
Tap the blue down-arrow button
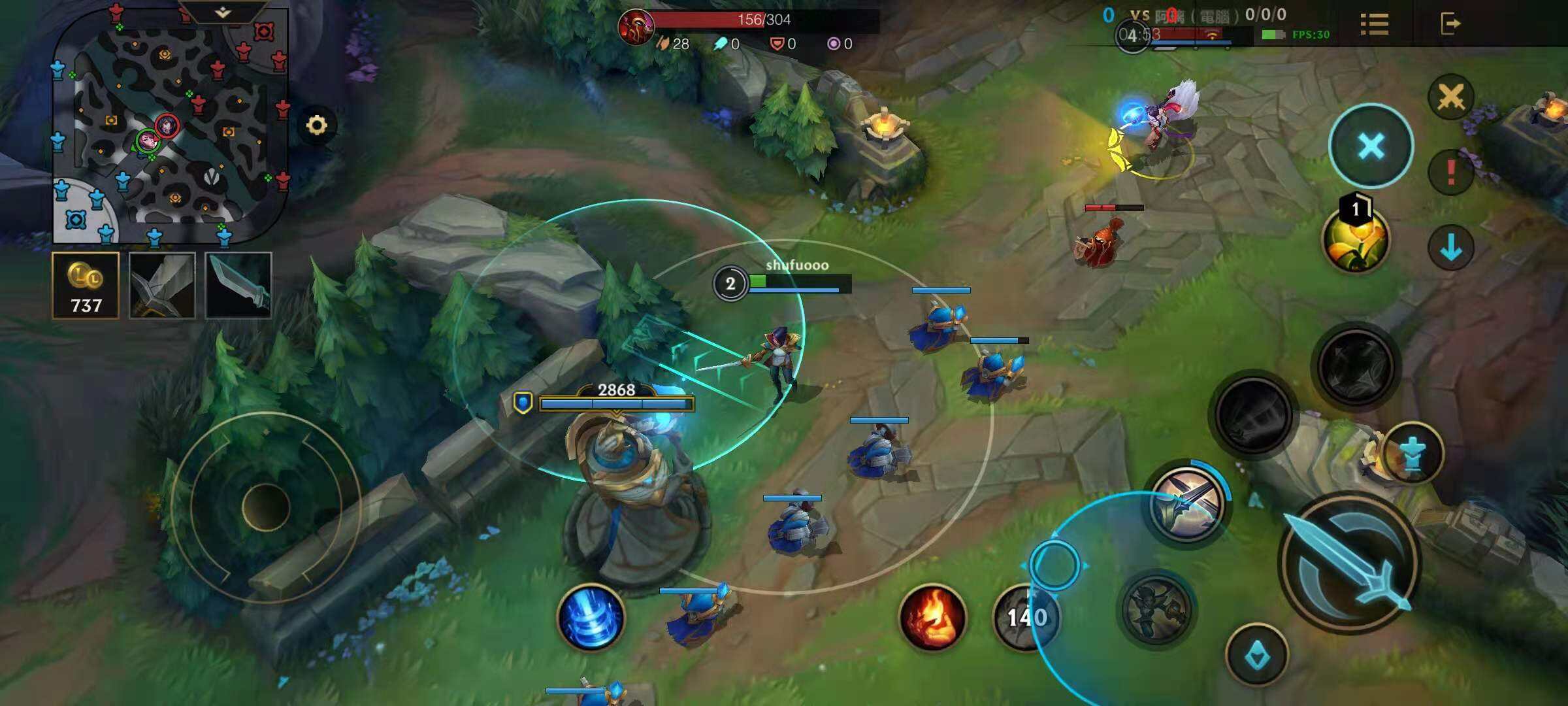1450,248
